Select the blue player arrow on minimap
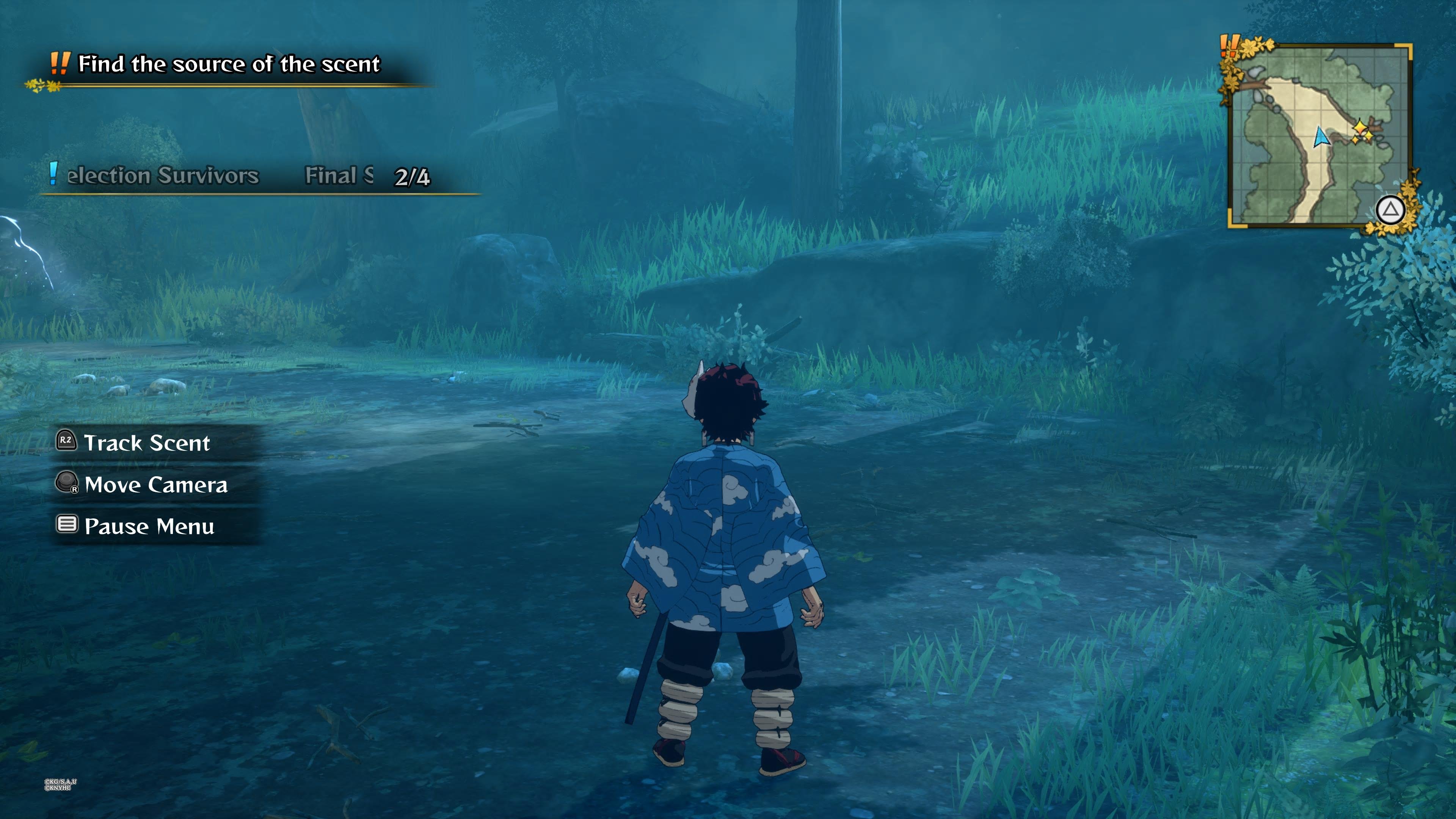Image resolution: width=1456 pixels, height=819 pixels. 1321,137
